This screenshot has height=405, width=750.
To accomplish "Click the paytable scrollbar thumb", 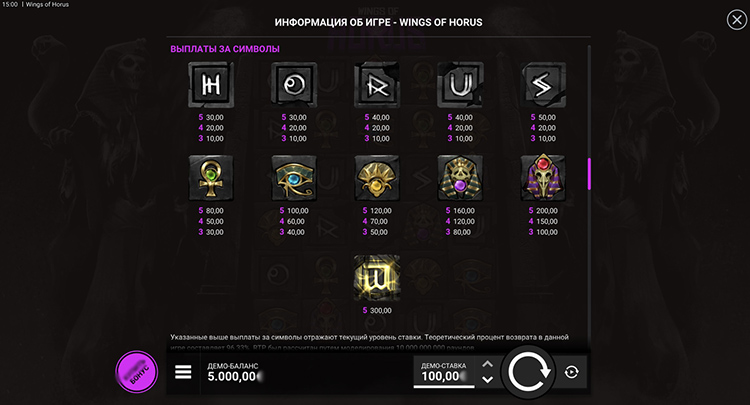I will click(x=589, y=174).
